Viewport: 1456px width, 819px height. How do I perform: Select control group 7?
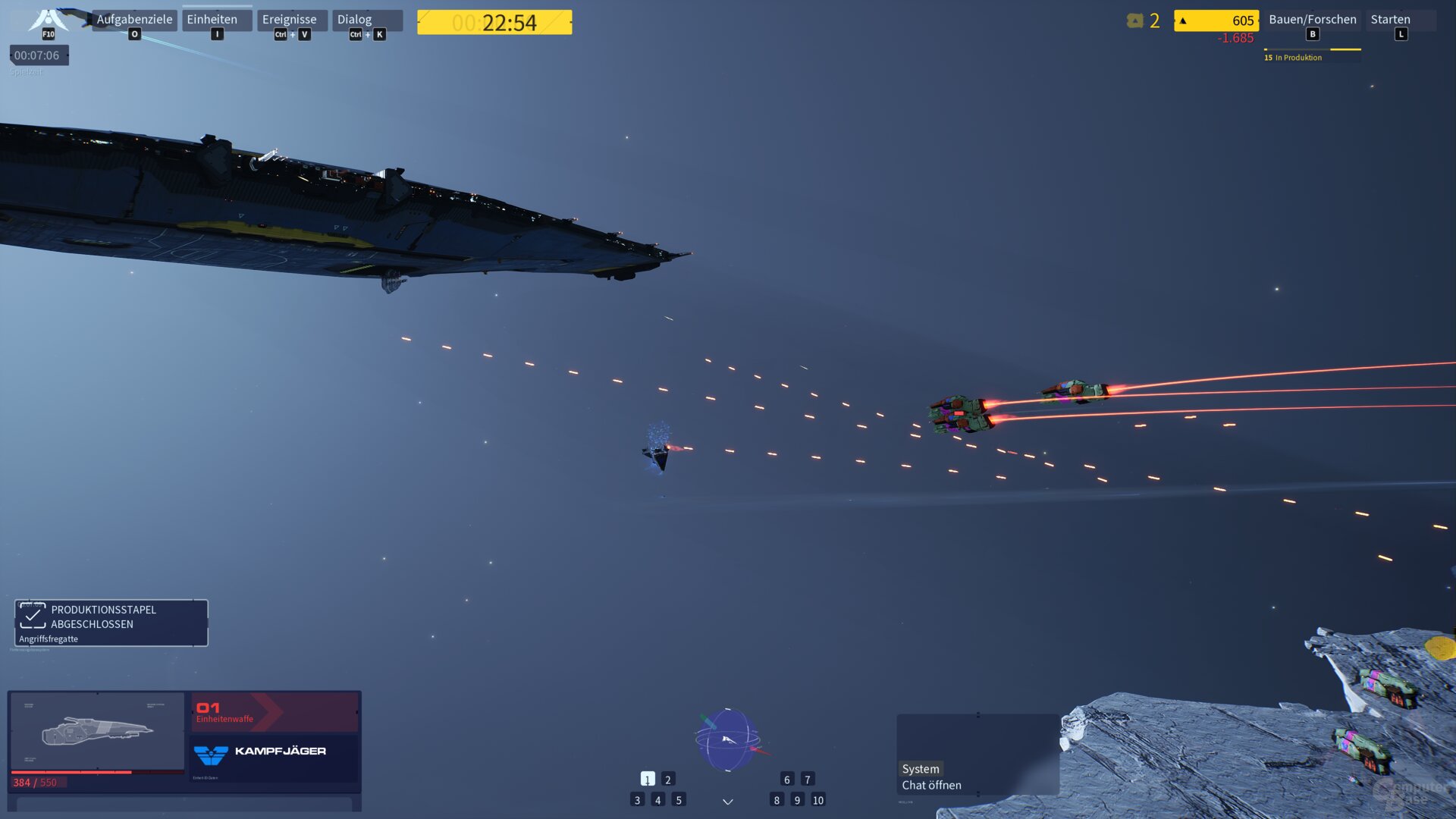pos(808,779)
